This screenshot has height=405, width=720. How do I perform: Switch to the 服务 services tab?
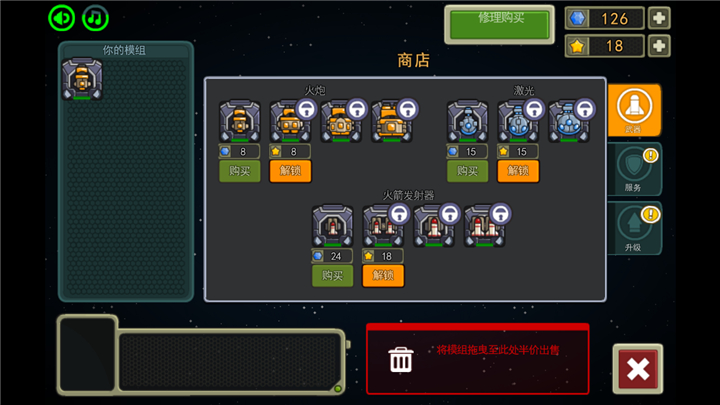pyautogui.click(x=634, y=168)
